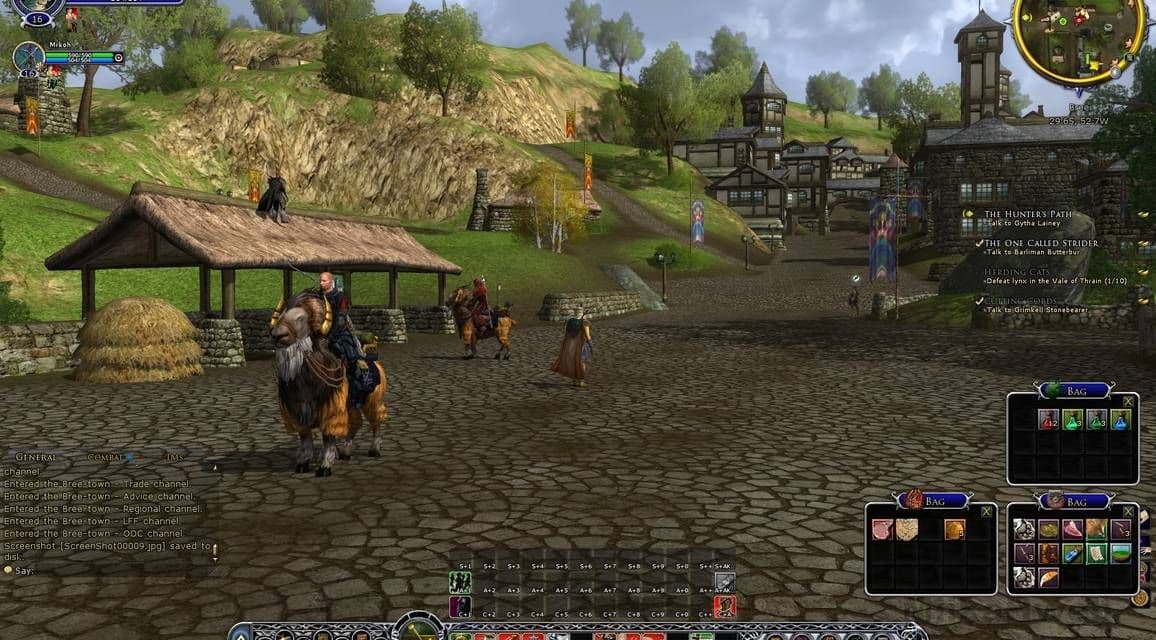Close the bottom-right bag window
The image size is (1156, 640).
tap(1128, 512)
